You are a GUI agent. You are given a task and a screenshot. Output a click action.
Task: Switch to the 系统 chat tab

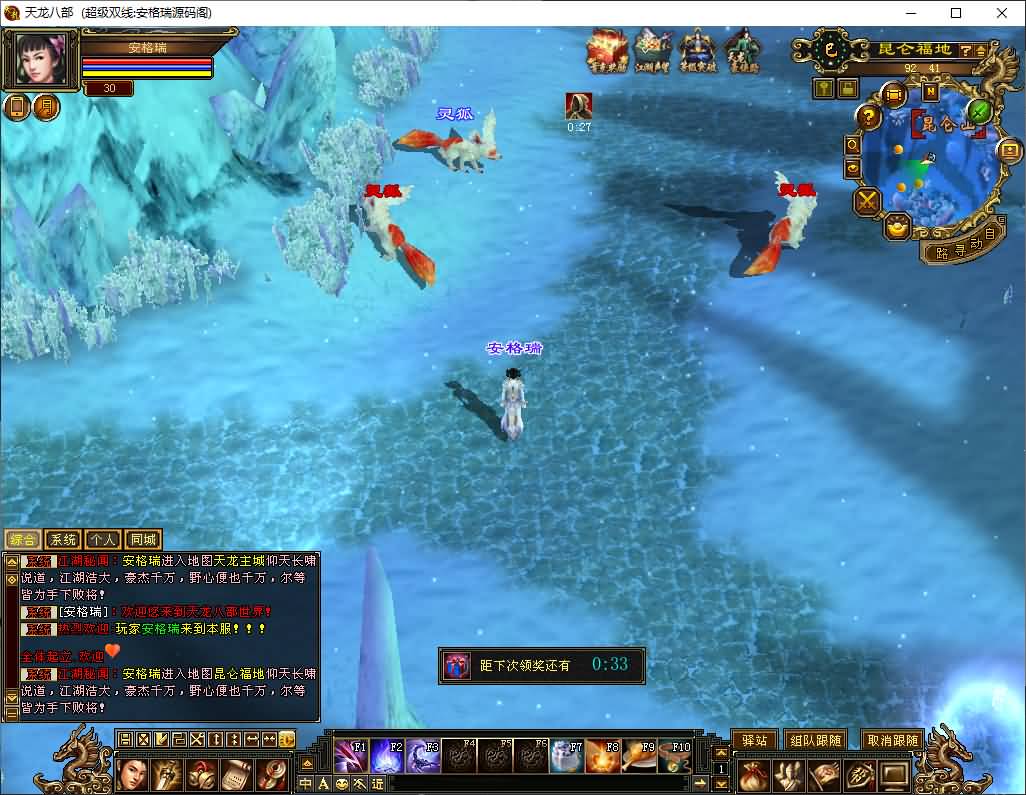[62, 540]
